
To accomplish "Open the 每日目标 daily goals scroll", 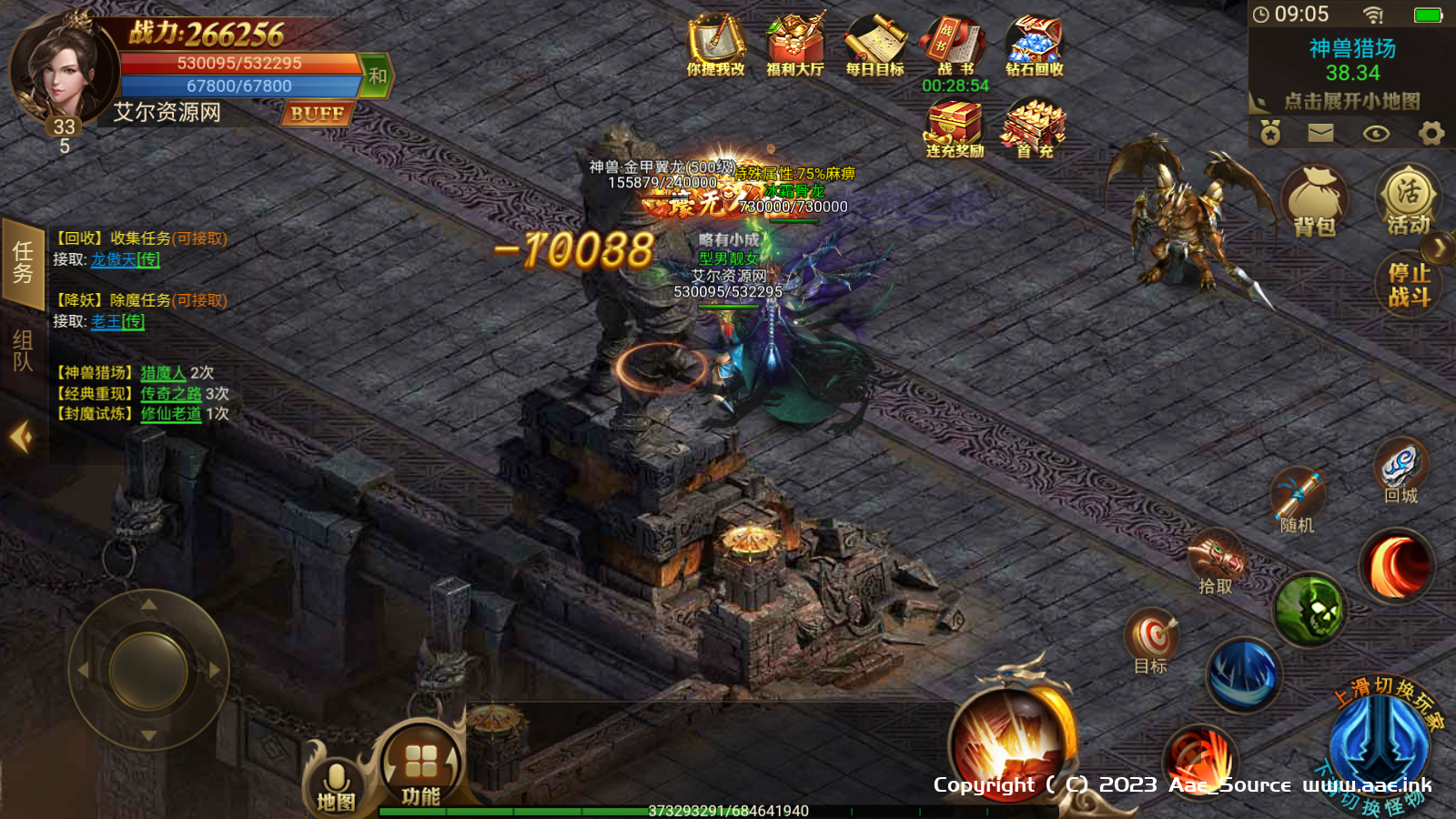I will pos(875,45).
